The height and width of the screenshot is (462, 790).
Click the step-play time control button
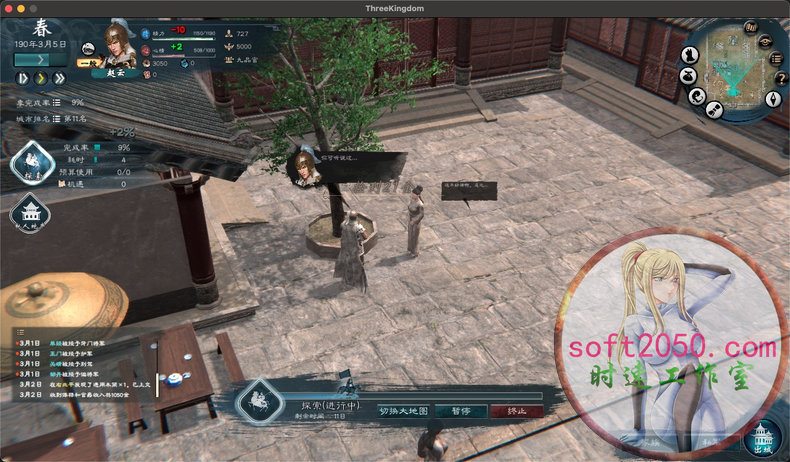pyautogui.click(x=22, y=77)
